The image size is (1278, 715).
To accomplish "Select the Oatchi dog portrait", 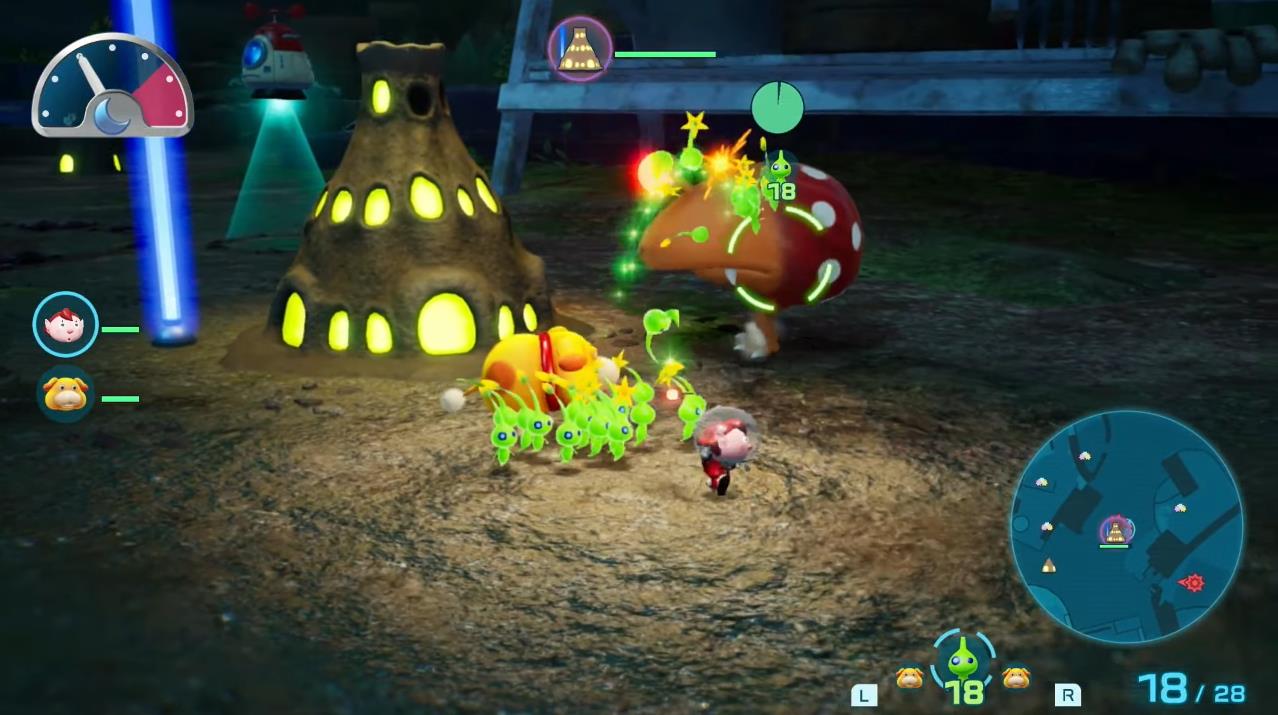I will click(x=66, y=394).
